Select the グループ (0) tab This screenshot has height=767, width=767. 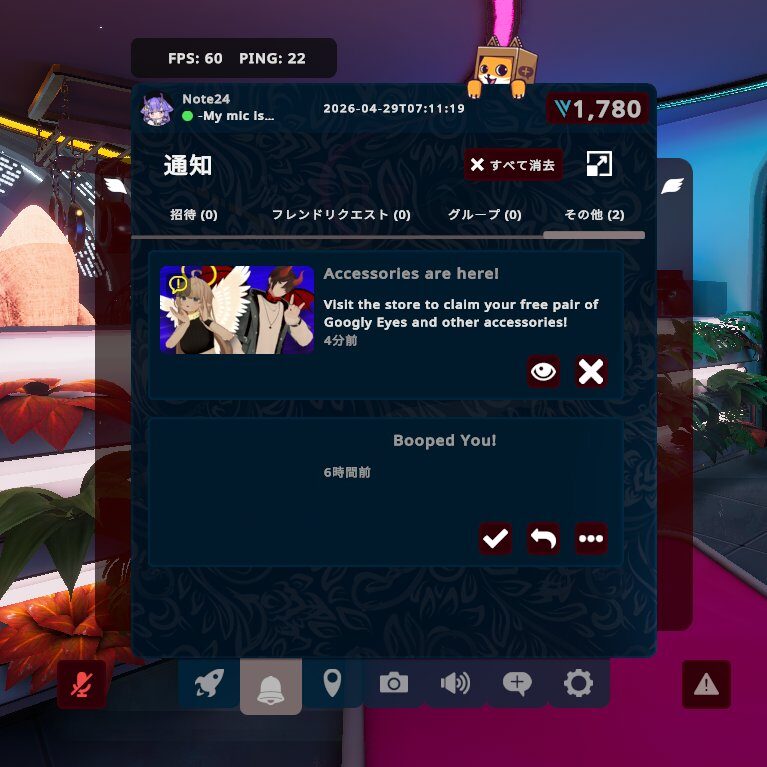tap(484, 215)
